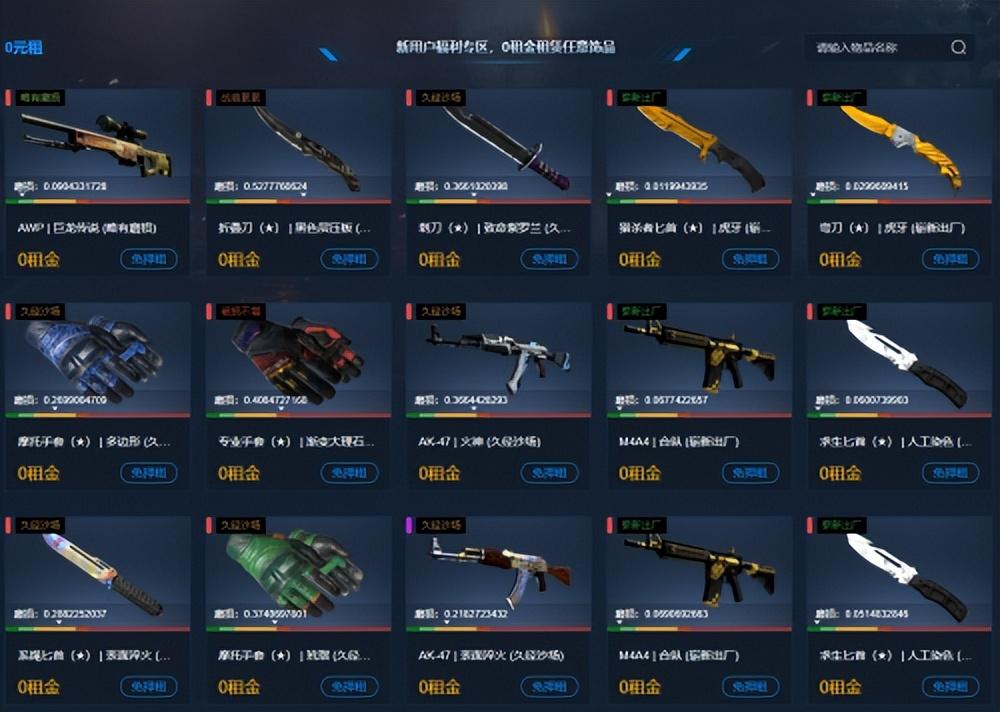Click 免押租 under the Bayonet listing
Screen dimensions: 1000x712
point(549,260)
